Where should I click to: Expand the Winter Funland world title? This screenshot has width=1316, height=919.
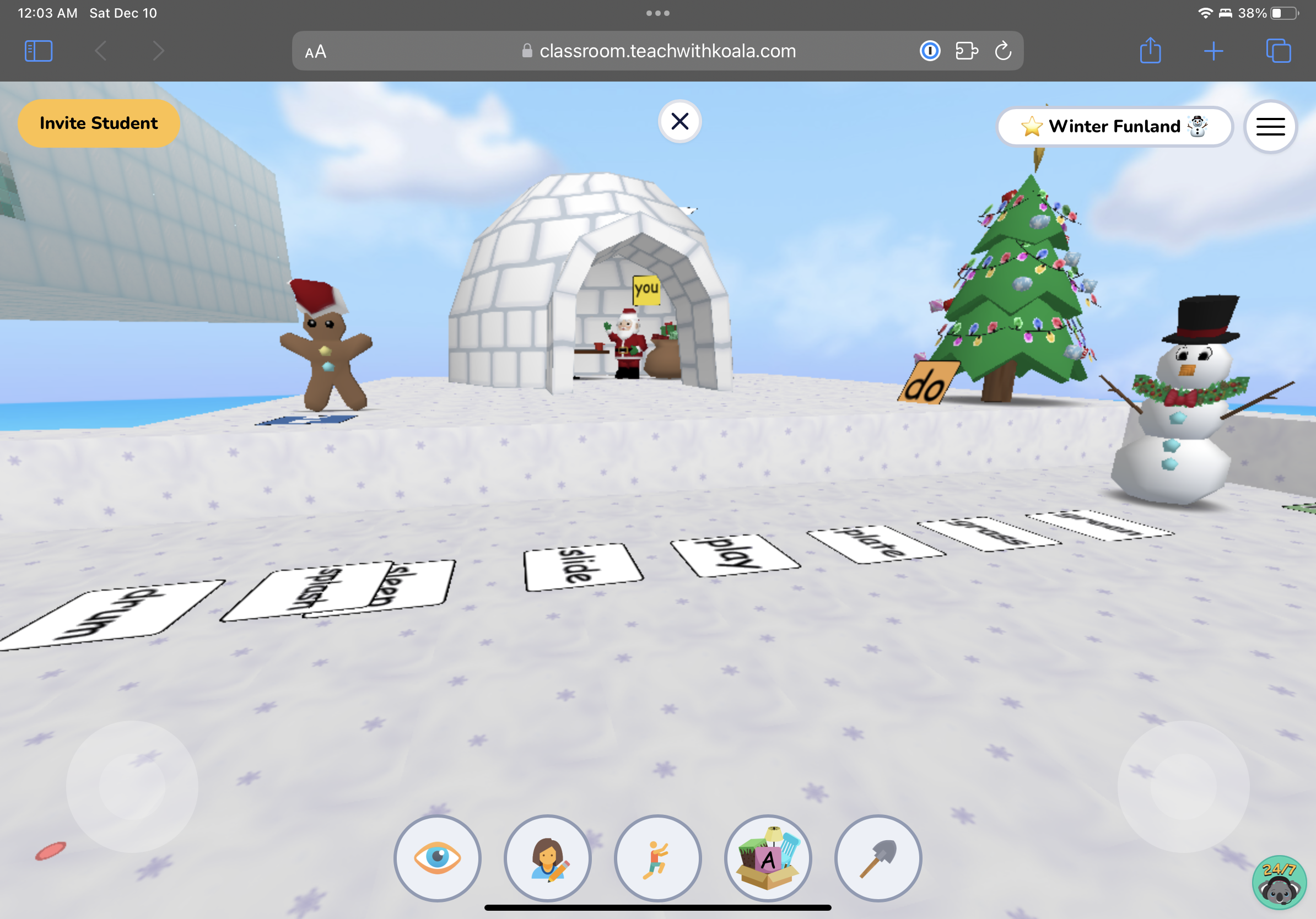tap(1115, 126)
